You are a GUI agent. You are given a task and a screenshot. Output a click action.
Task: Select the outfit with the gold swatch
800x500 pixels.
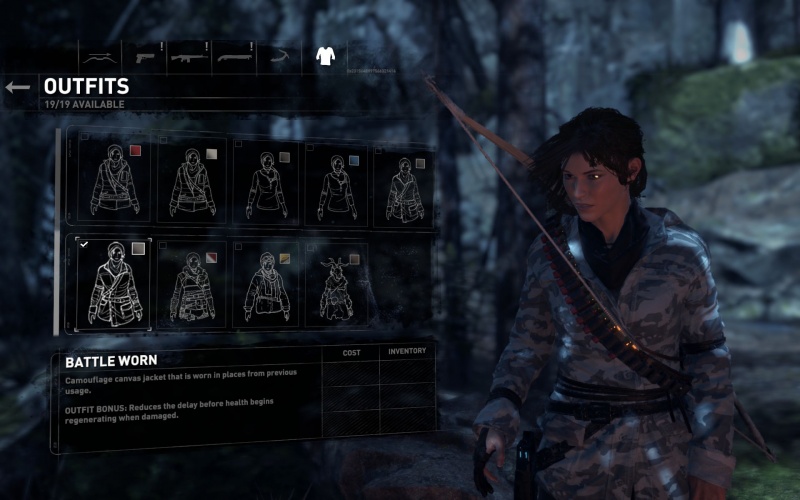point(265,282)
